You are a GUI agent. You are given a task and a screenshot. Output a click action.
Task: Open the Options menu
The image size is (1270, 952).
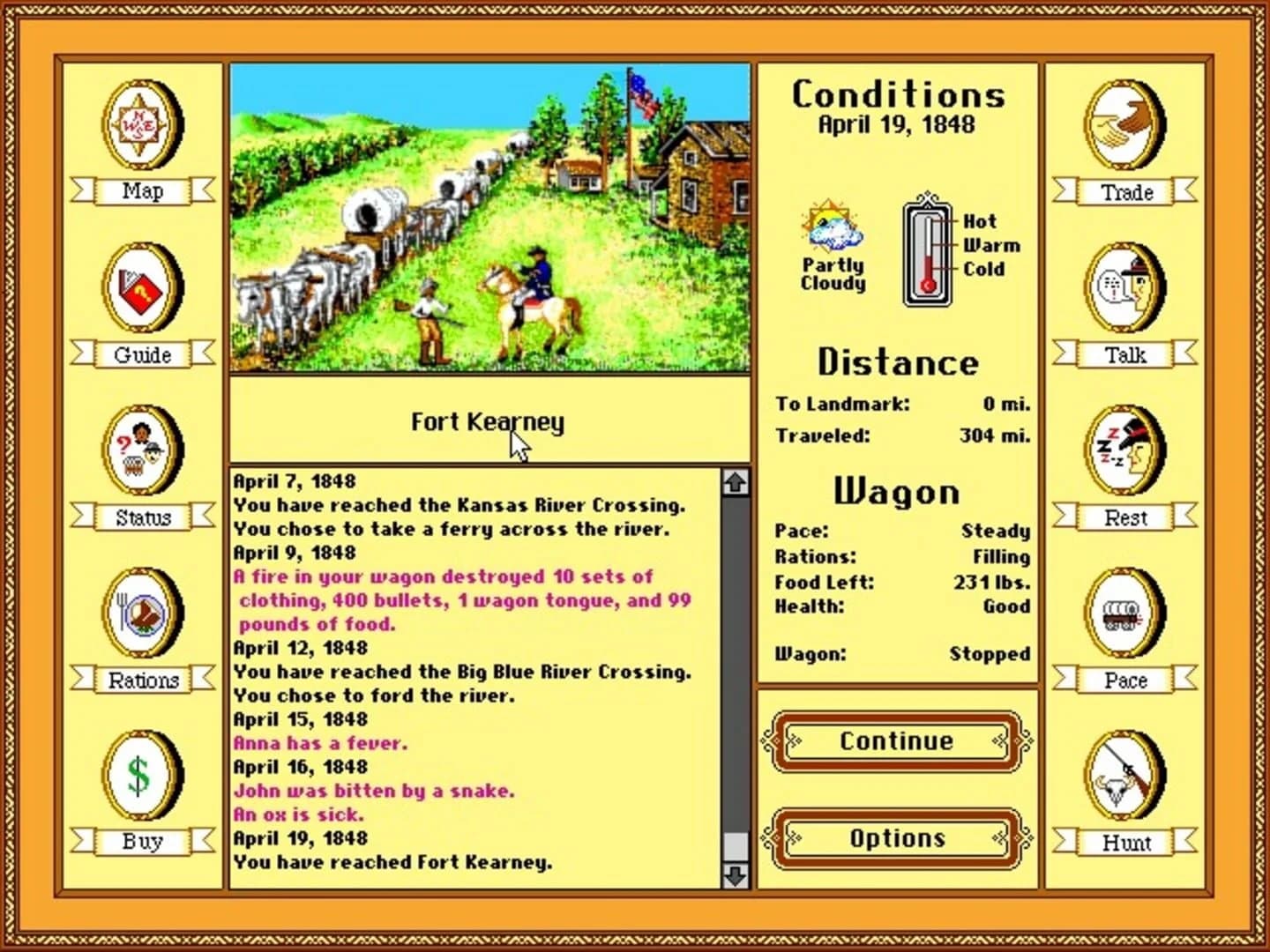[897, 838]
